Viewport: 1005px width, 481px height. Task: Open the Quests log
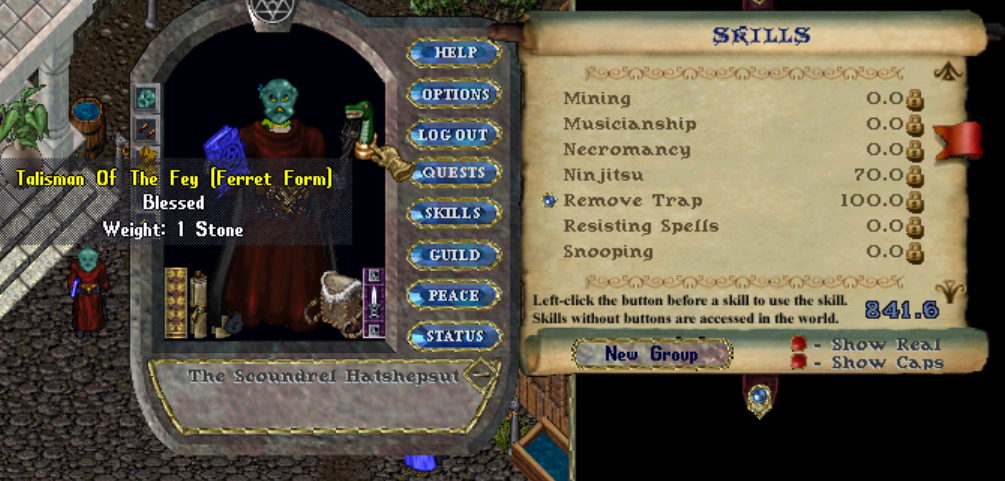coord(453,172)
